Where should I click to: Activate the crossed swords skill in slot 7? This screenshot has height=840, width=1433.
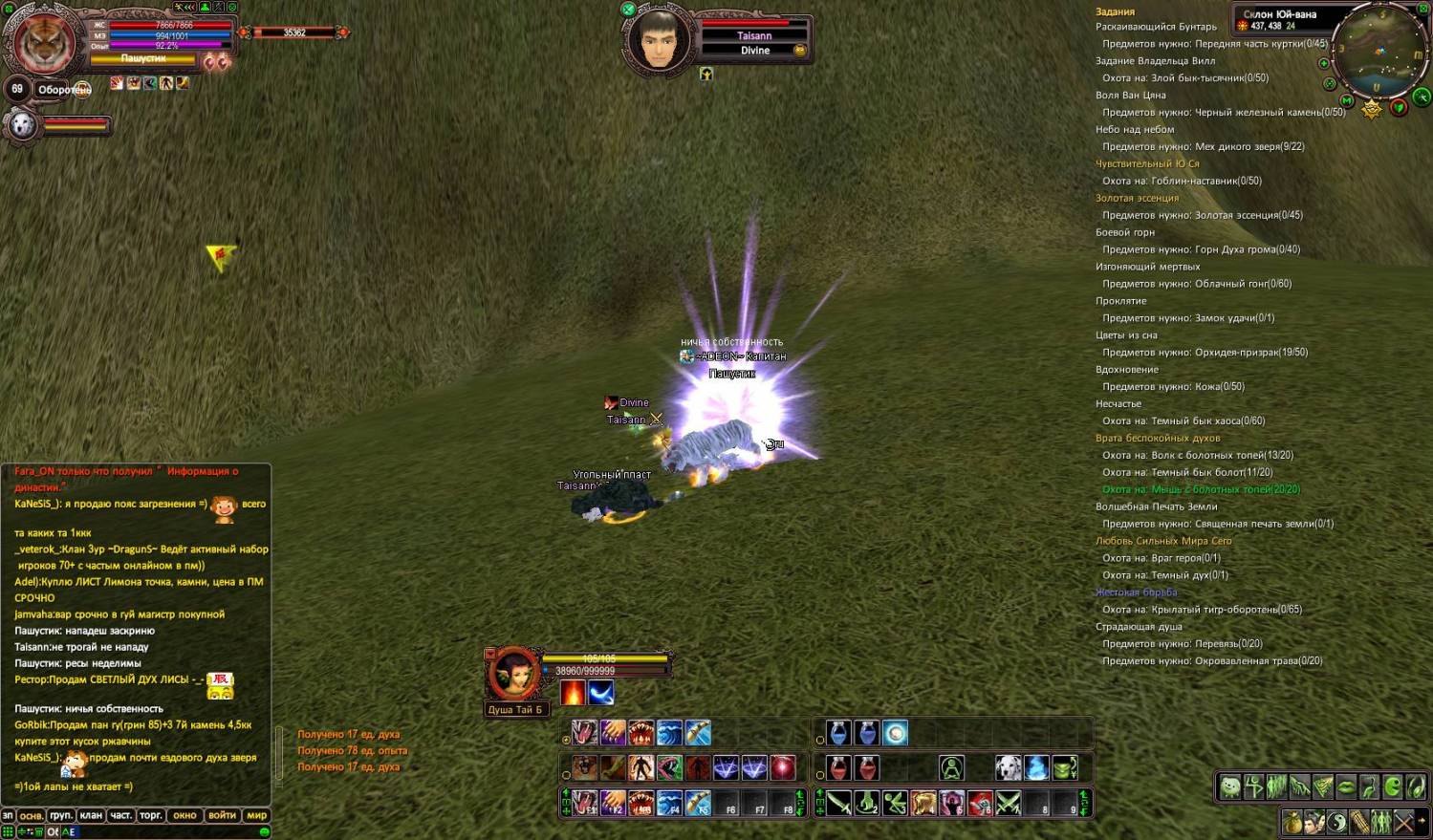[1008, 803]
